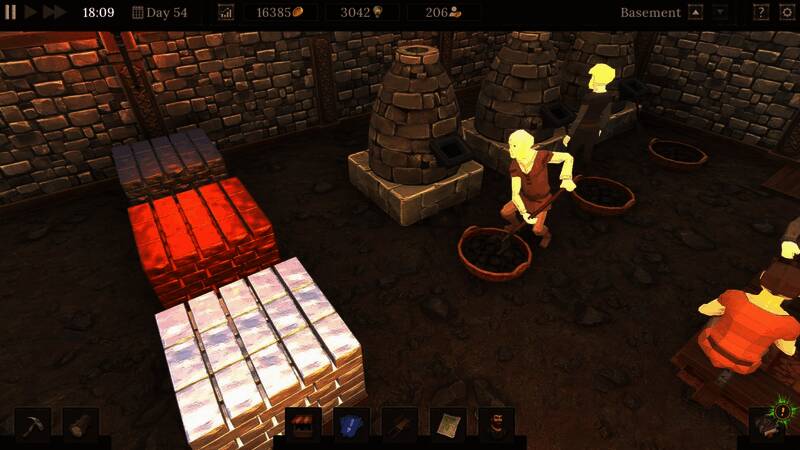The height and width of the screenshot is (450, 800).
Task: Set game speed to normal play
Action: click(31, 12)
